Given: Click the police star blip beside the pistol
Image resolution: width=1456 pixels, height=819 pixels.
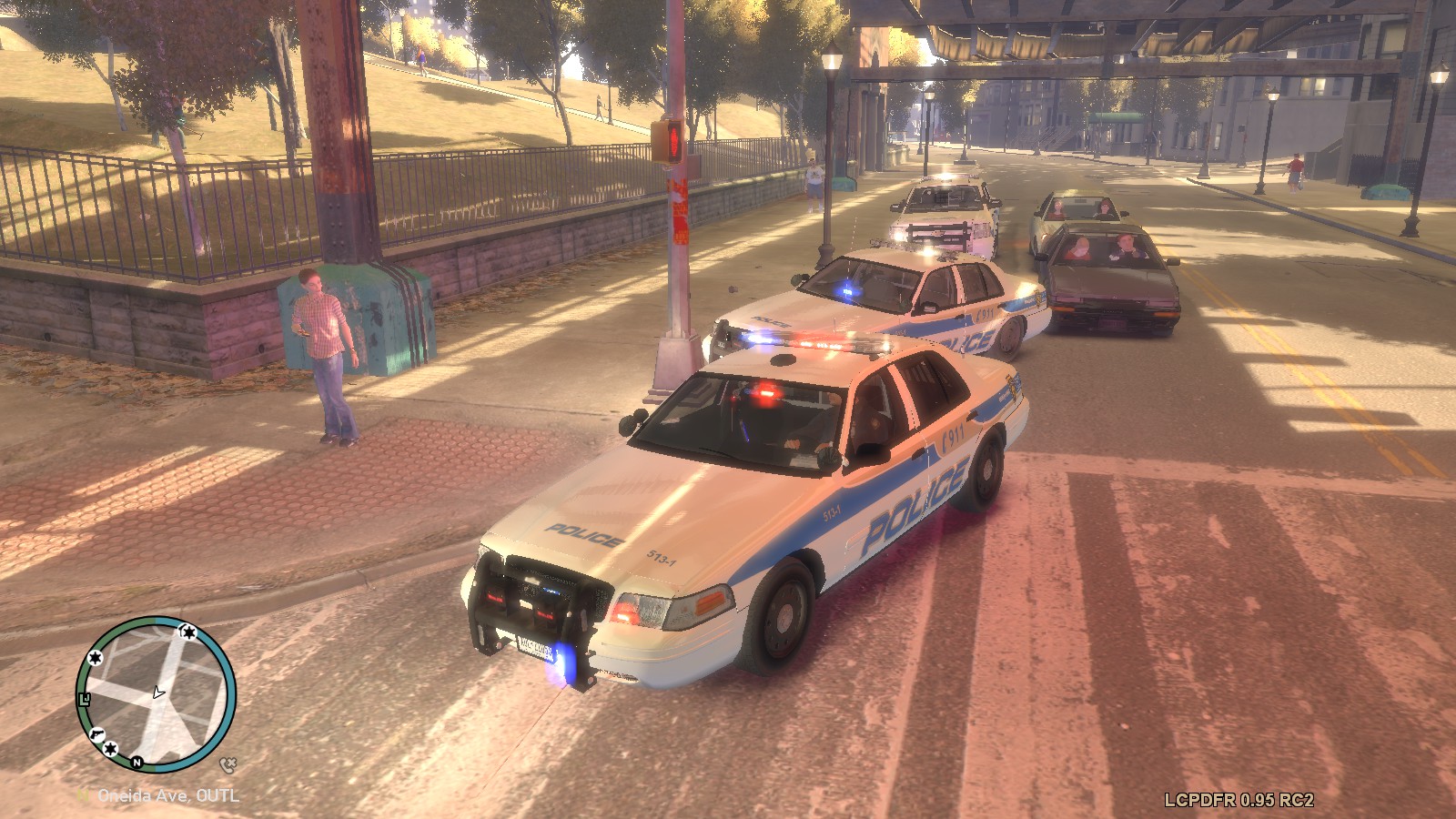Looking at the screenshot, I should tap(110, 748).
